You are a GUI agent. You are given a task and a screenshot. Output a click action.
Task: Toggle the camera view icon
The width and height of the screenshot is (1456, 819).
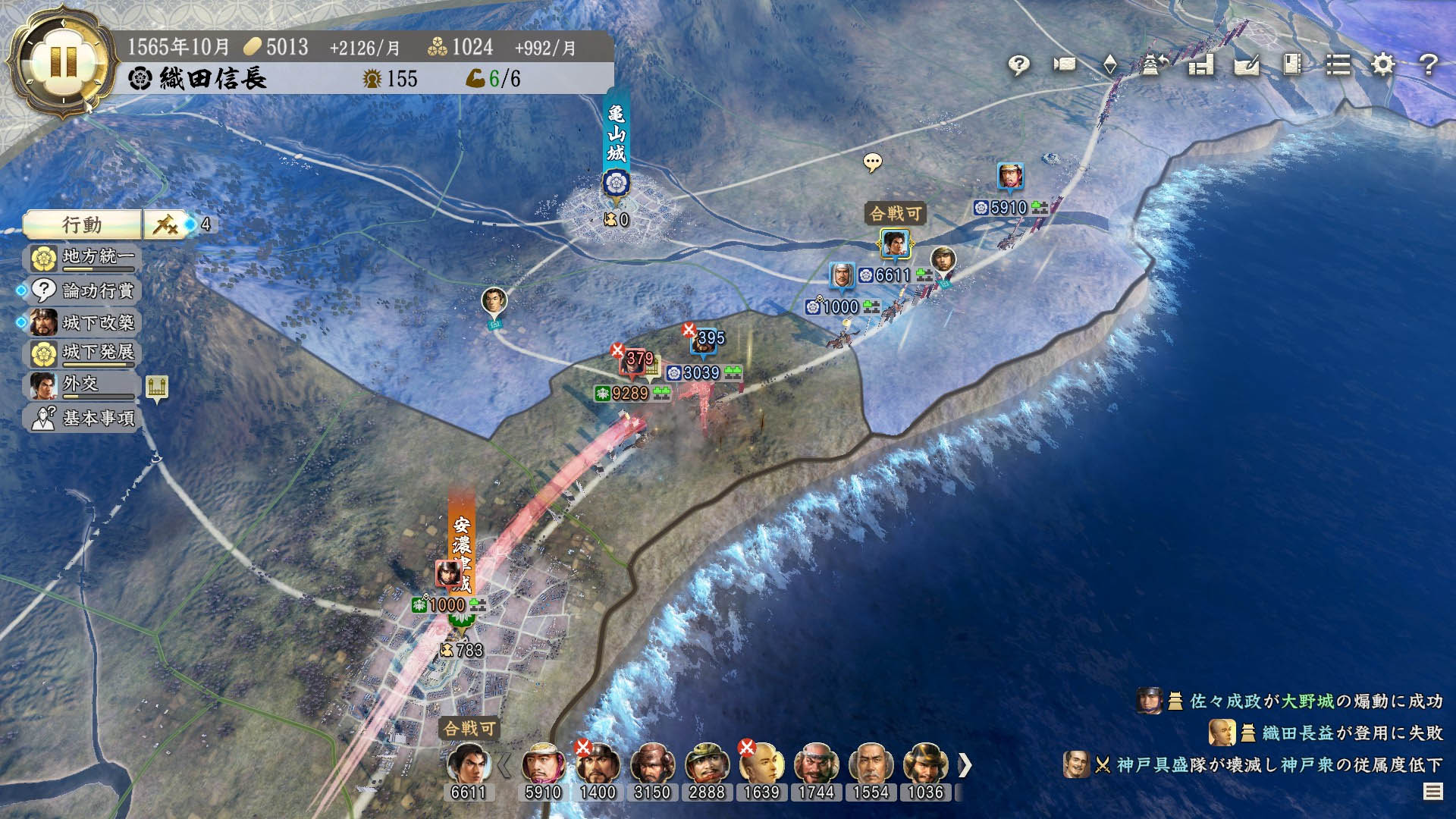tap(1065, 64)
